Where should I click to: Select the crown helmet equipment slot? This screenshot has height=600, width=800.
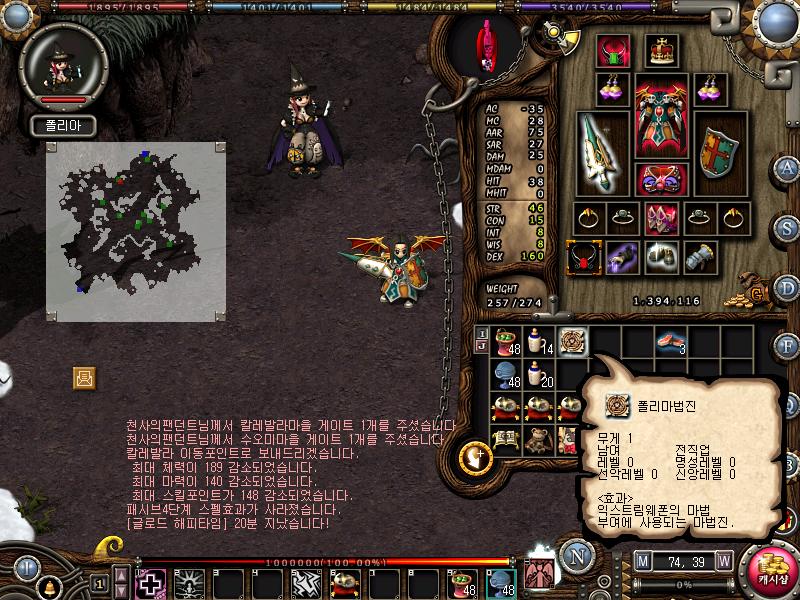659,51
